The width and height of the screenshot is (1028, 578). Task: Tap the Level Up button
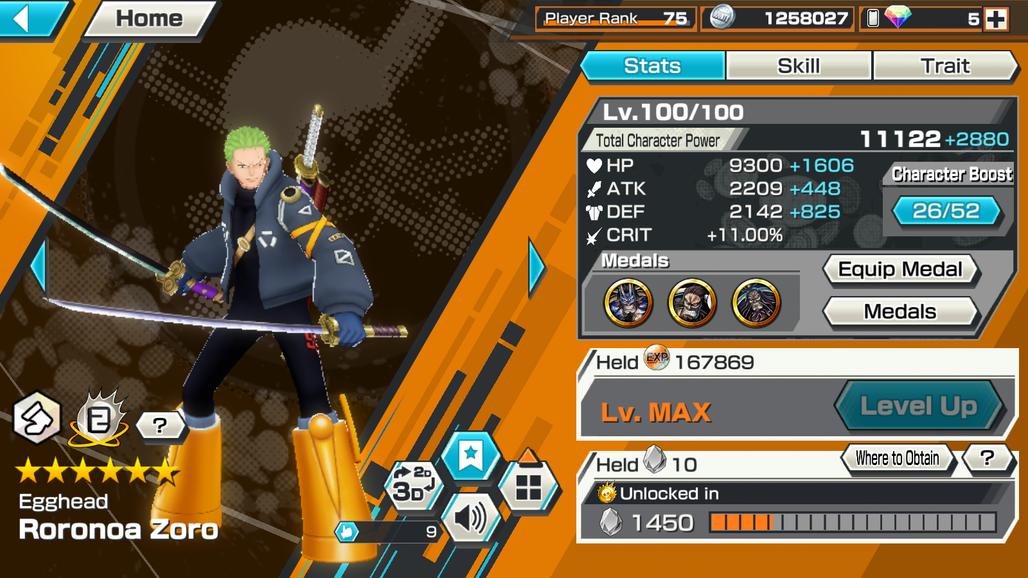tap(918, 406)
